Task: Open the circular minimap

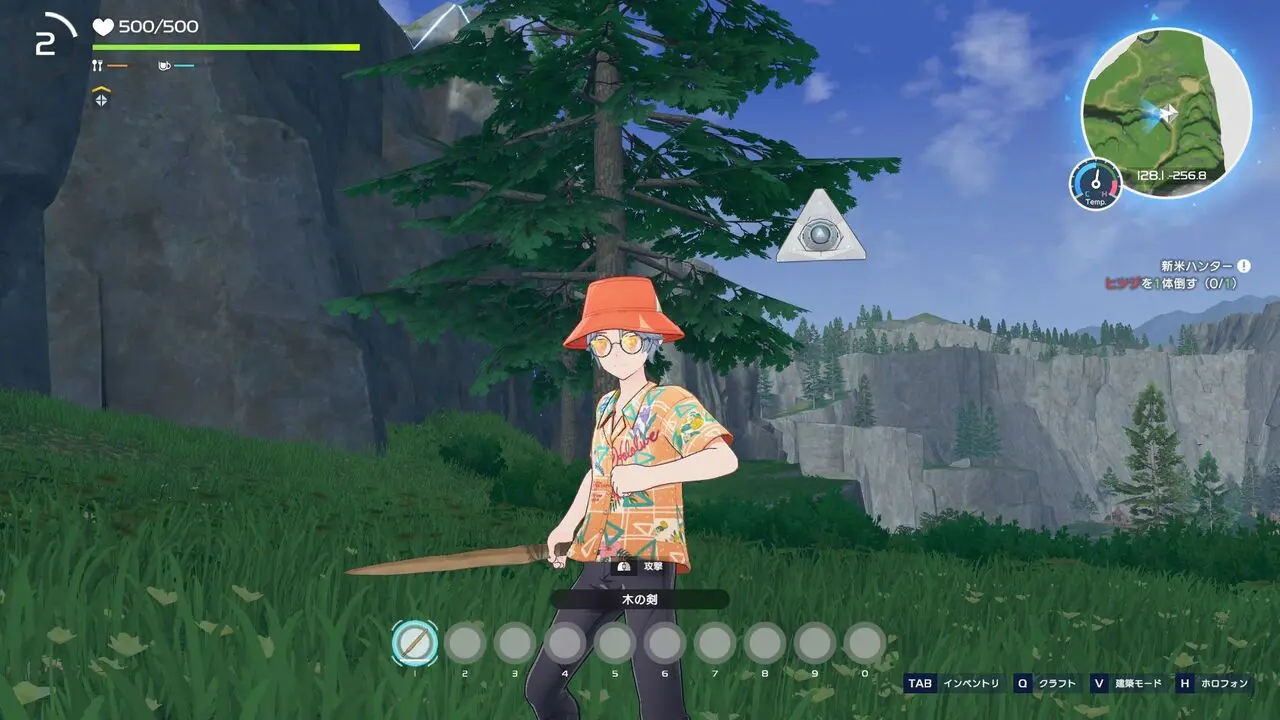Action: click(x=1166, y=112)
